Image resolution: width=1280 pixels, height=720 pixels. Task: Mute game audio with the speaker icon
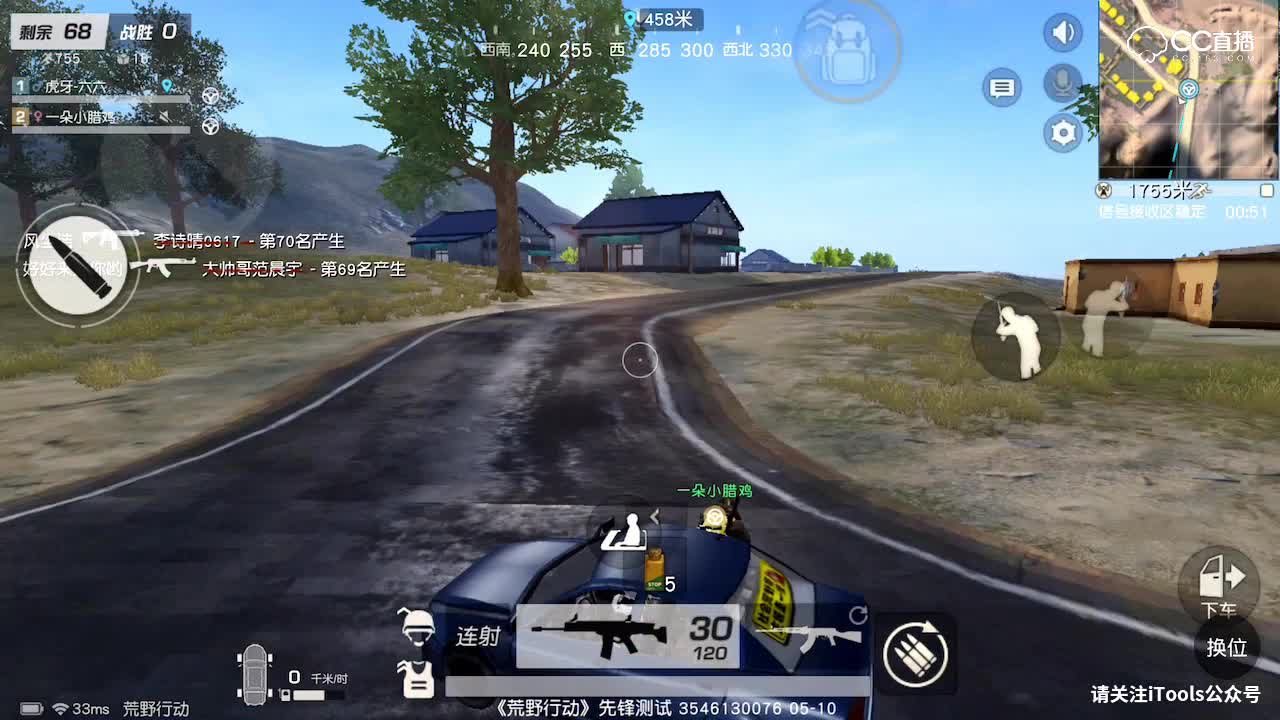1062,32
